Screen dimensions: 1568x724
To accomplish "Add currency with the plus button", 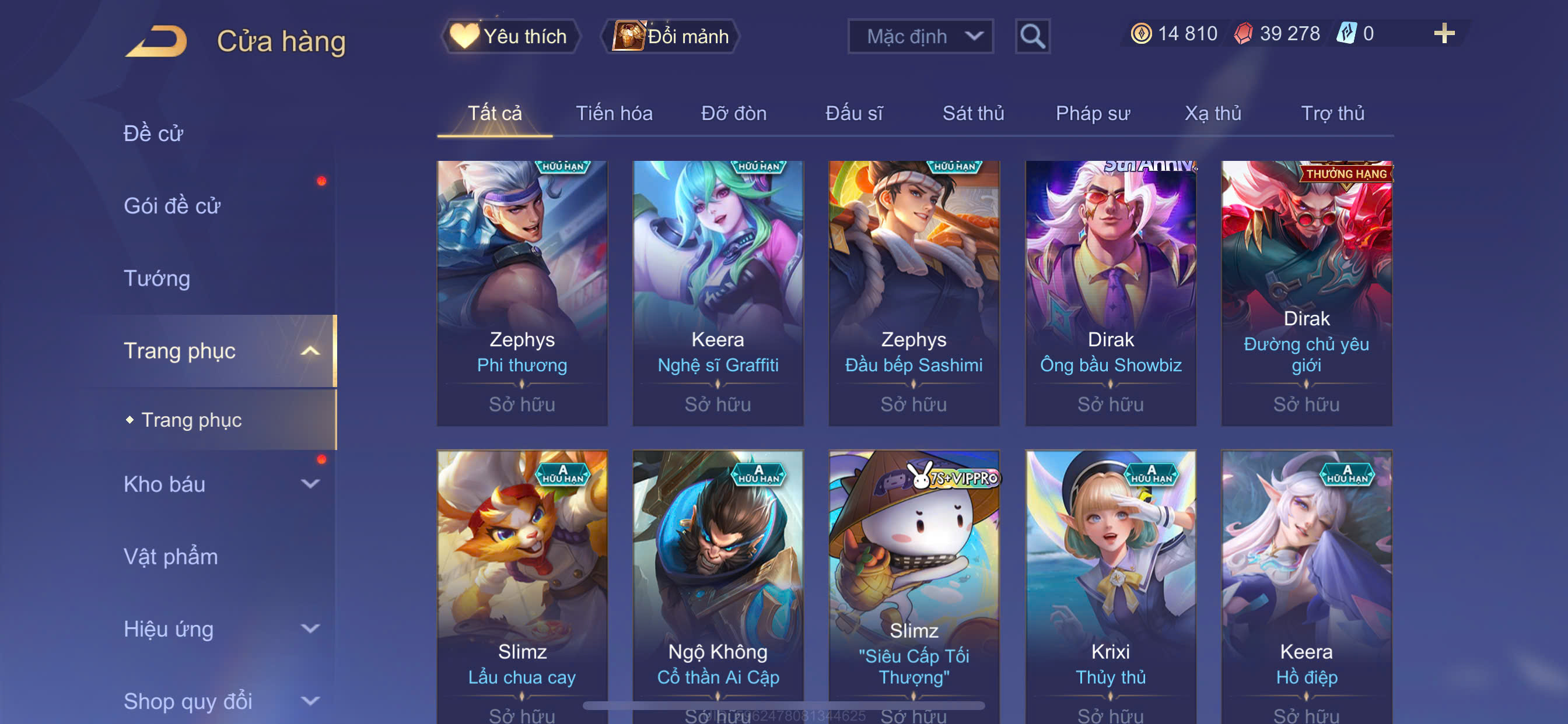I will pos(1443,33).
